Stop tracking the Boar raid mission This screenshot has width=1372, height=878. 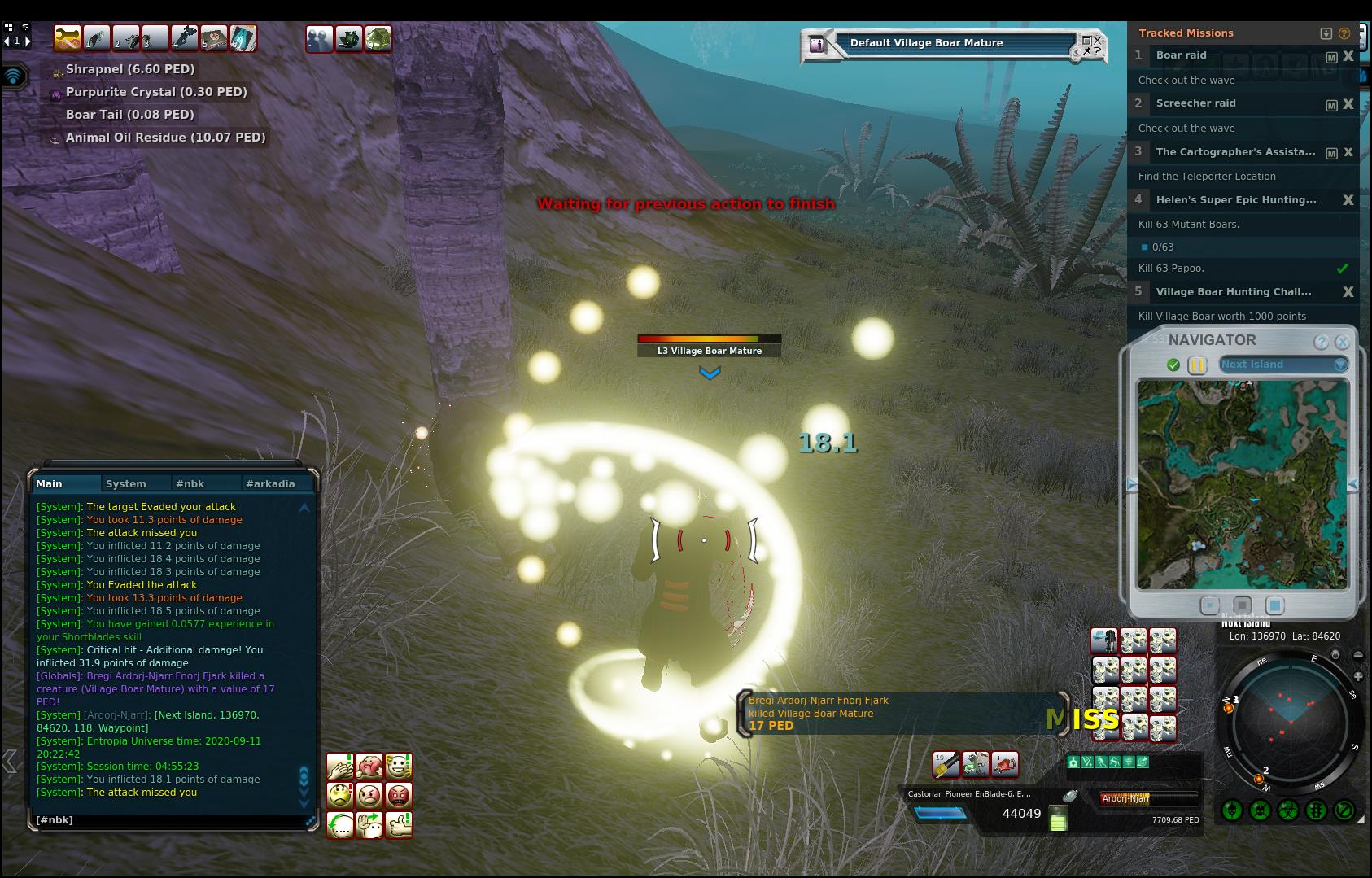[x=1348, y=56]
